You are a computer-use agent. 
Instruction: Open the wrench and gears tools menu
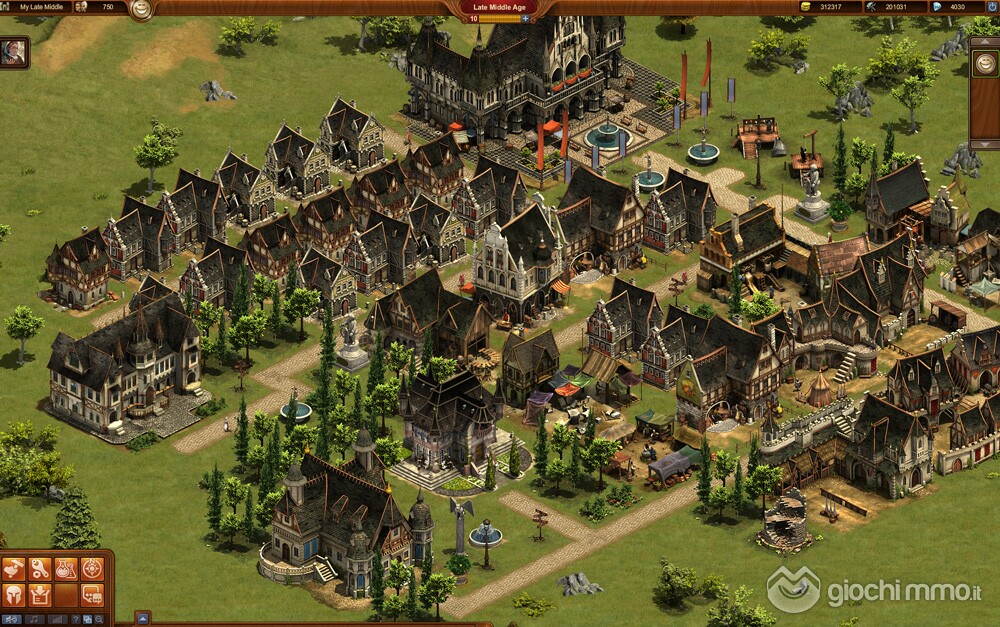pyautogui.click(x=39, y=569)
